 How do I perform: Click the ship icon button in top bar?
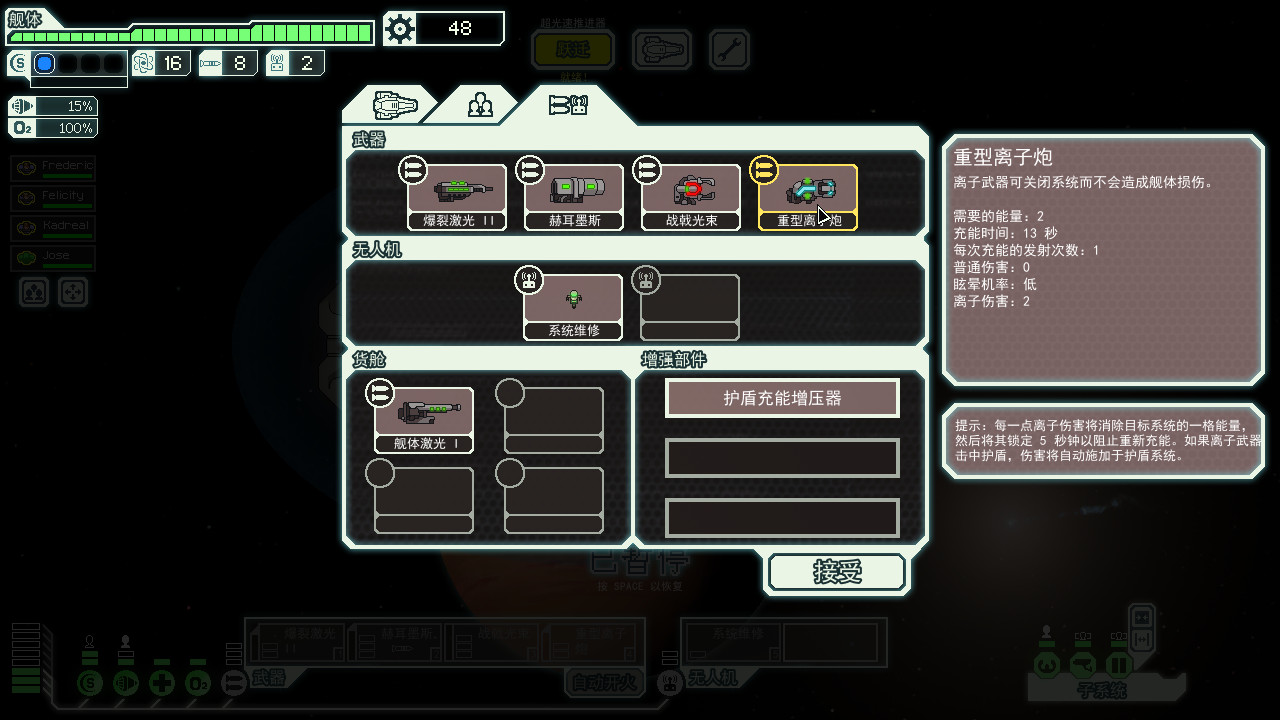click(661, 49)
